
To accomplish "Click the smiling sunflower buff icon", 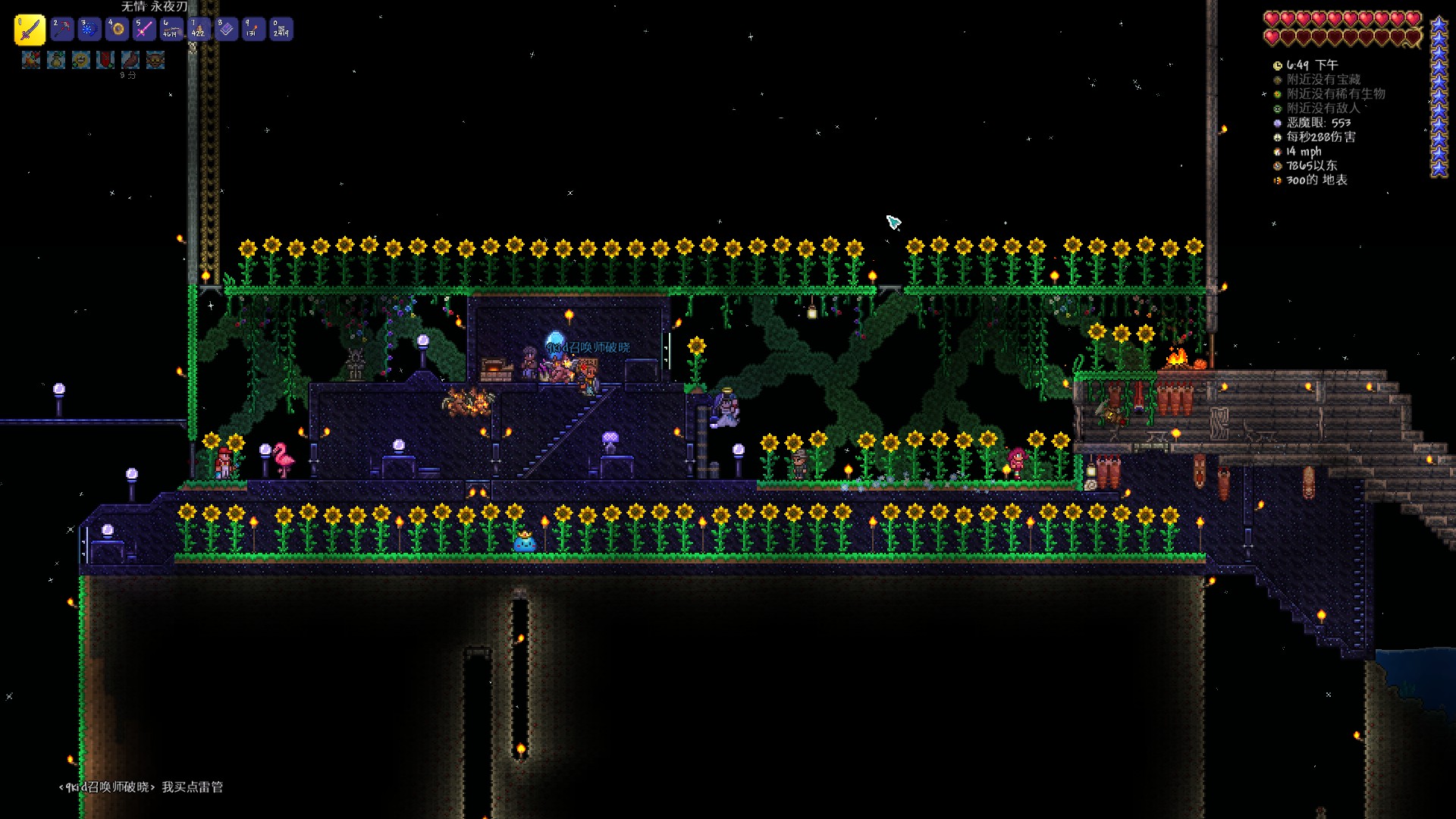I will click(x=81, y=60).
